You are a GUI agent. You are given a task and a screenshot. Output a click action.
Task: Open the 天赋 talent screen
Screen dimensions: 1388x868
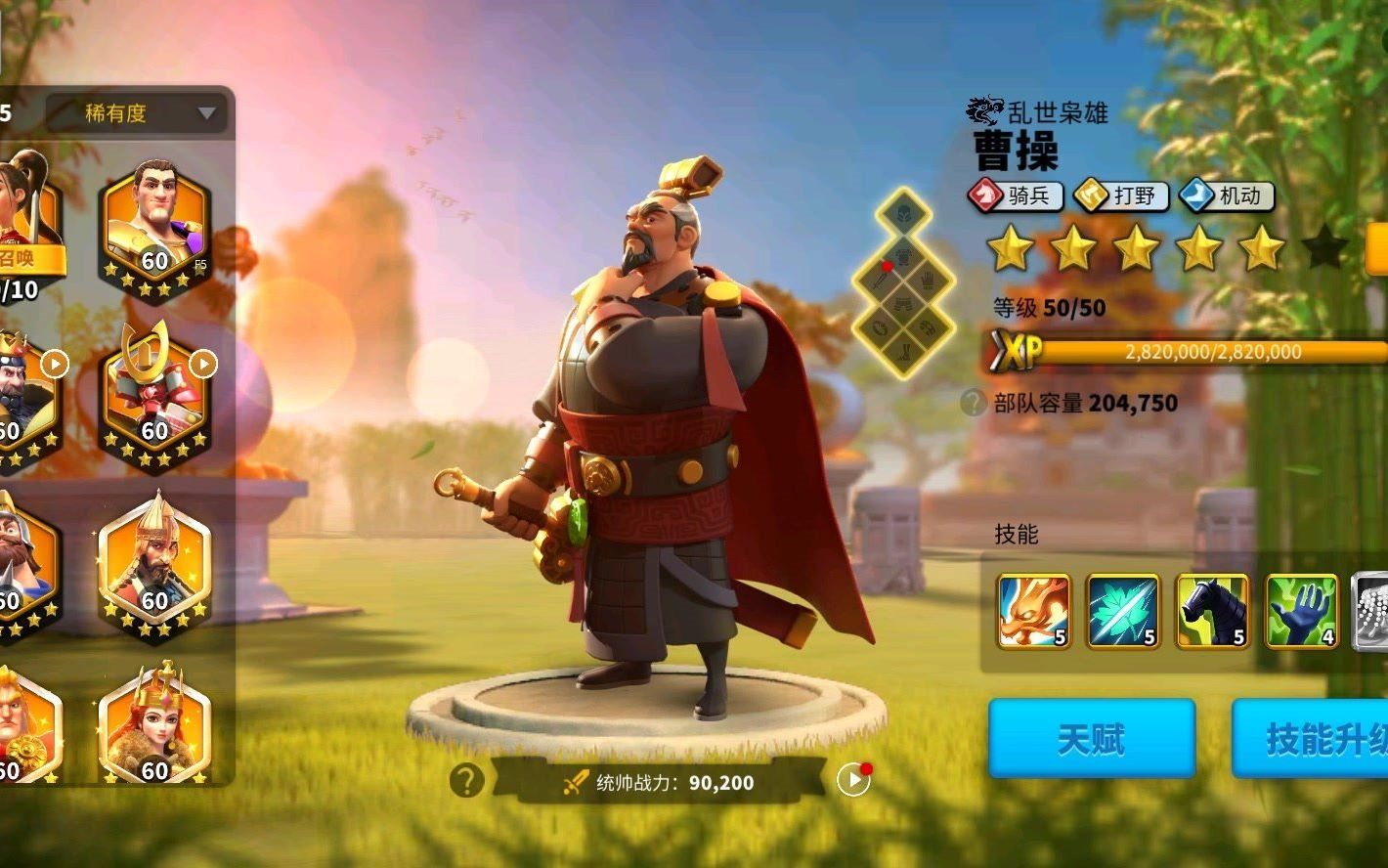pyautogui.click(x=1091, y=739)
